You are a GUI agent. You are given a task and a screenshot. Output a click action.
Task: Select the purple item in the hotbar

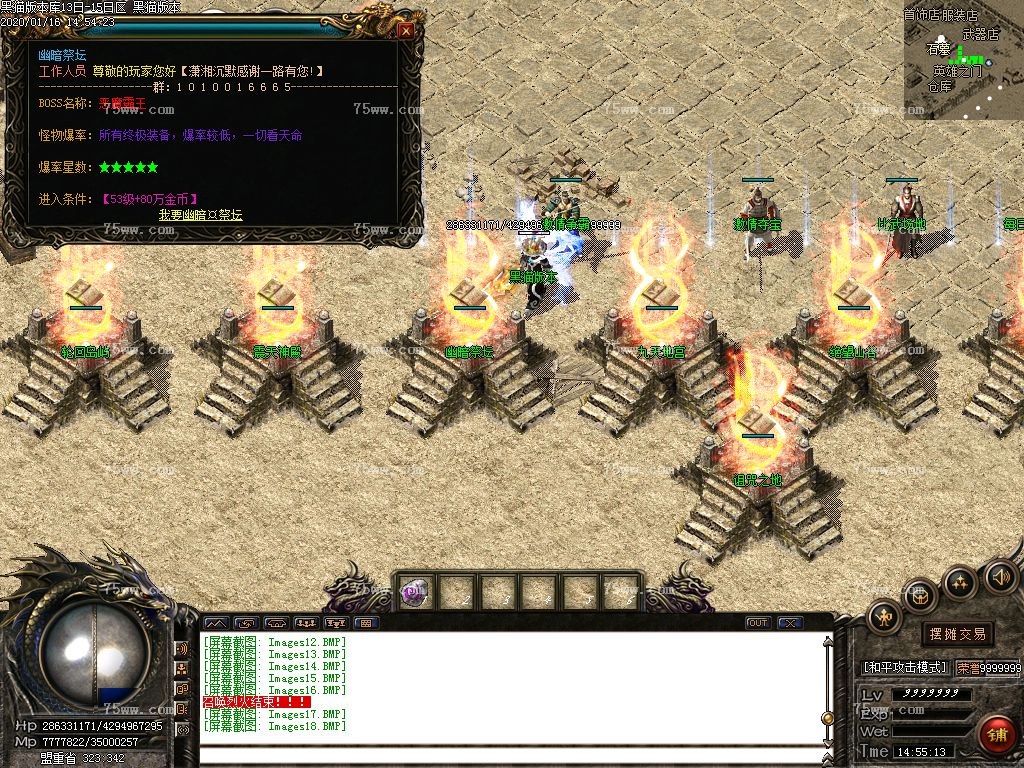click(x=413, y=593)
